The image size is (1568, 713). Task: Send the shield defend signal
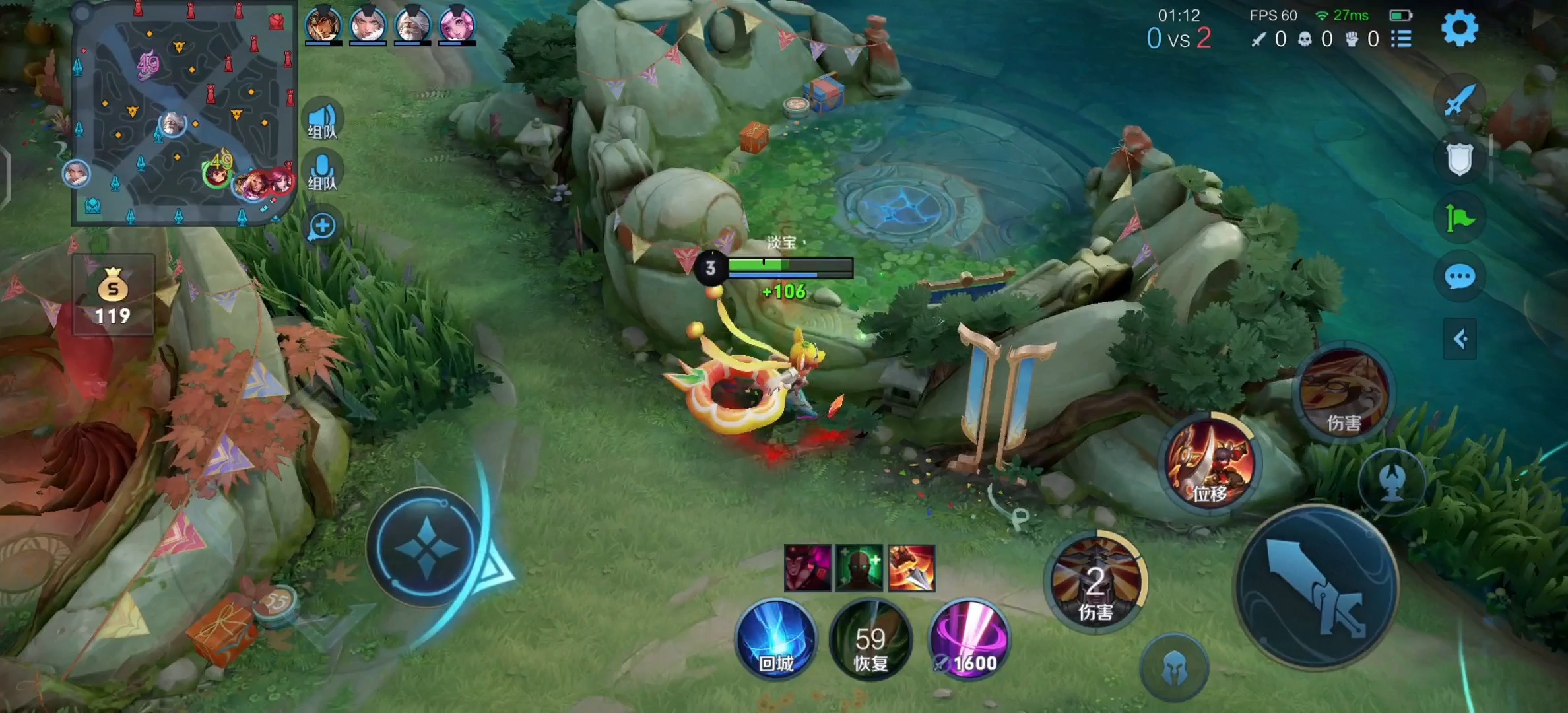[1459, 159]
